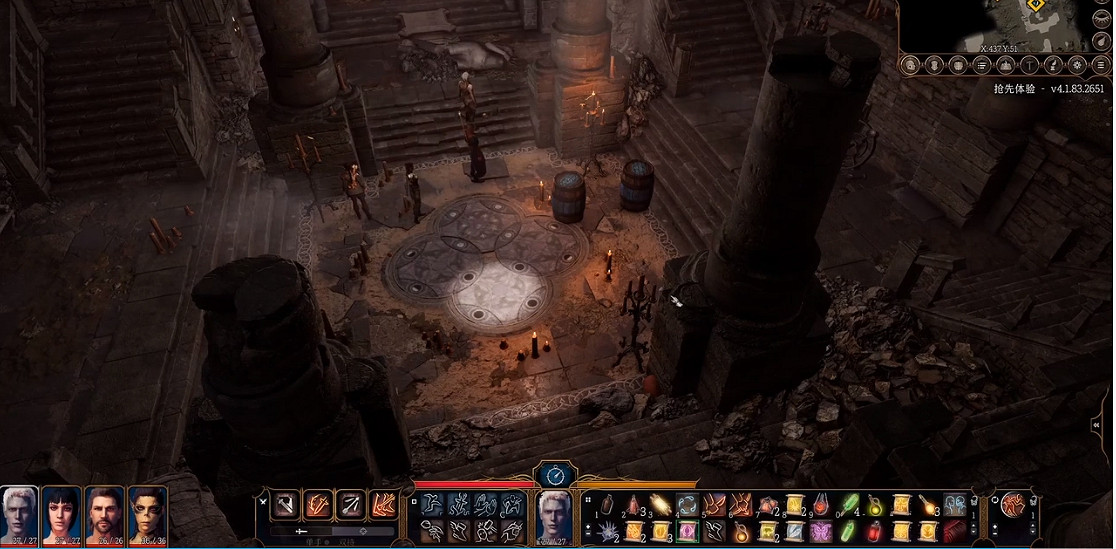Click the gear-shaped icon below the minimap
The height and width of the screenshot is (549, 1116).
(1077, 65)
